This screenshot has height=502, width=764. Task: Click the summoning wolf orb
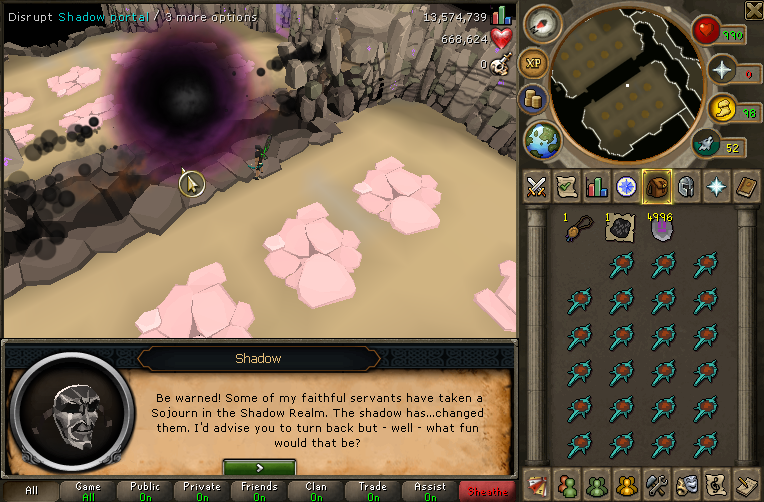[708, 144]
